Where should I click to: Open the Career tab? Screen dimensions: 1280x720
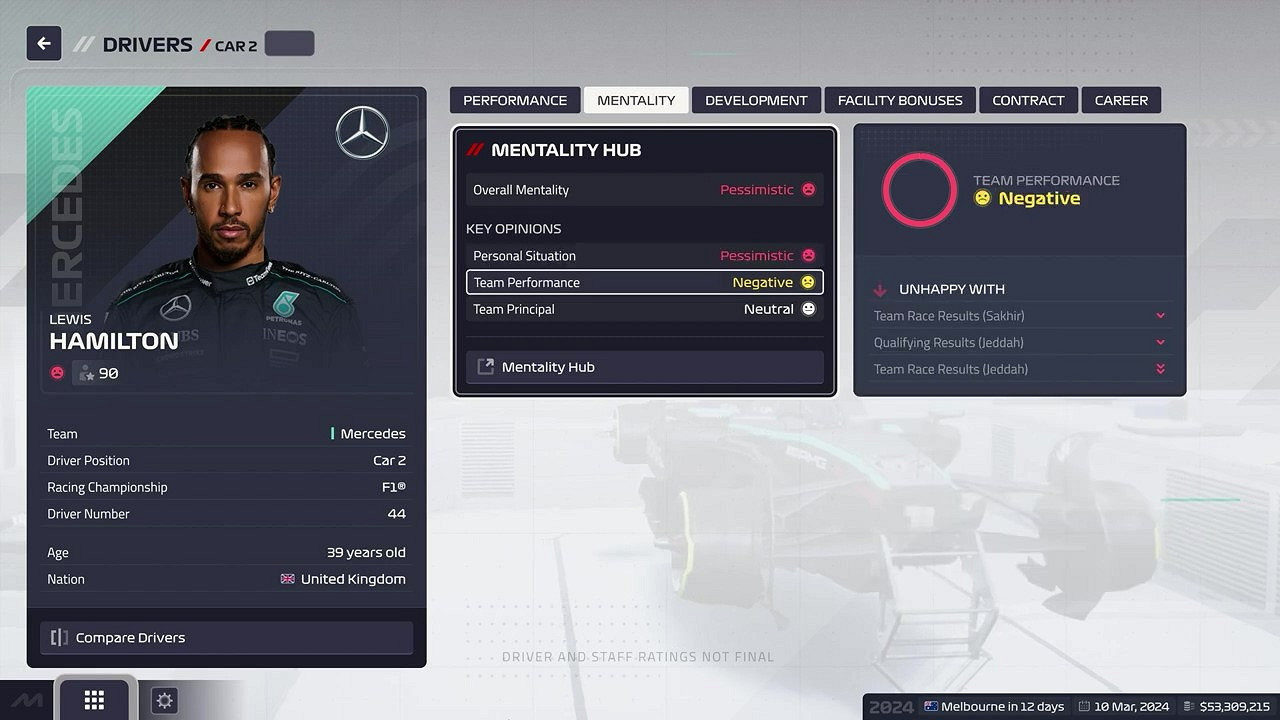tap(1121, 100)
